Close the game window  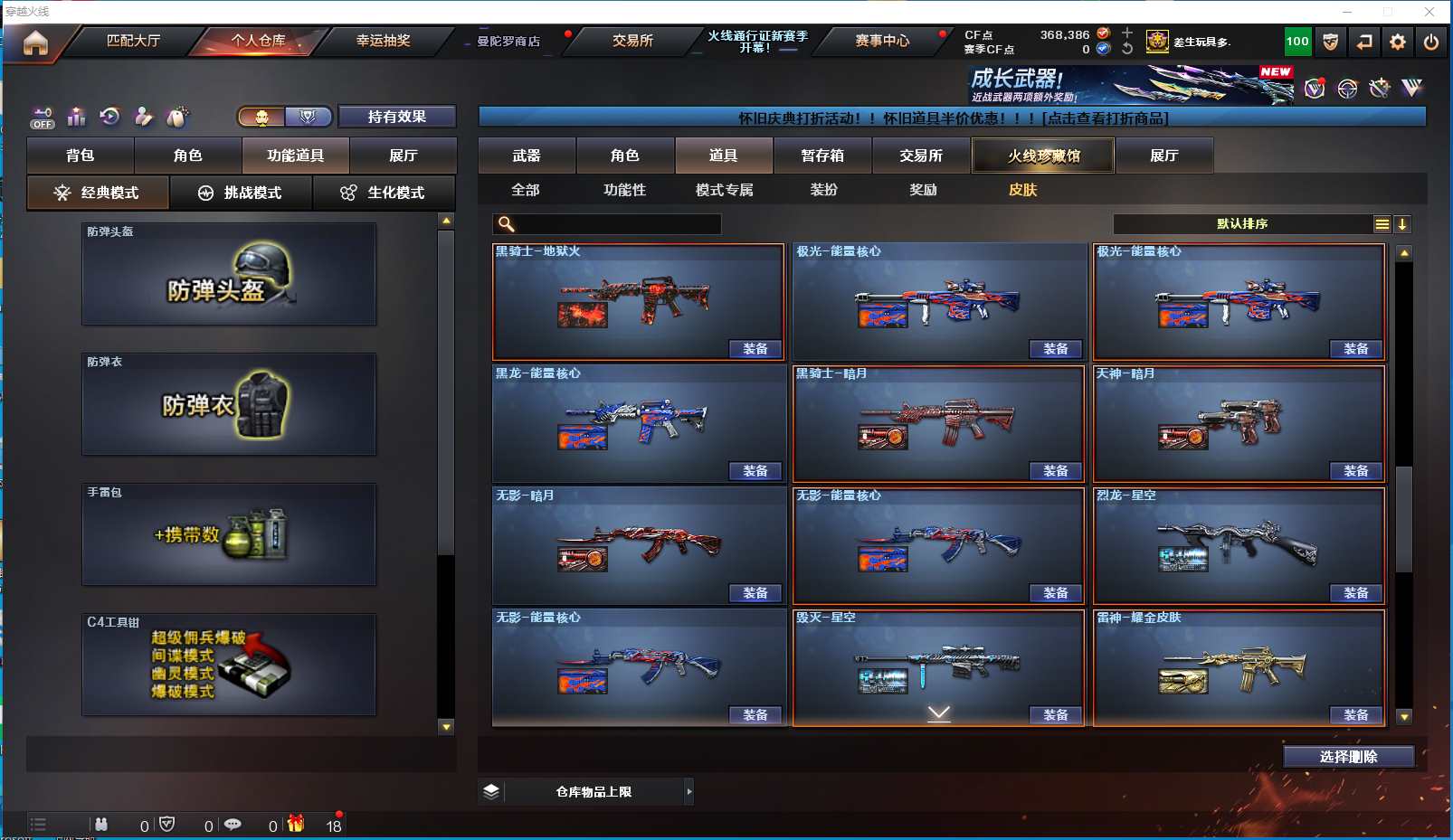click(1429, 12)
